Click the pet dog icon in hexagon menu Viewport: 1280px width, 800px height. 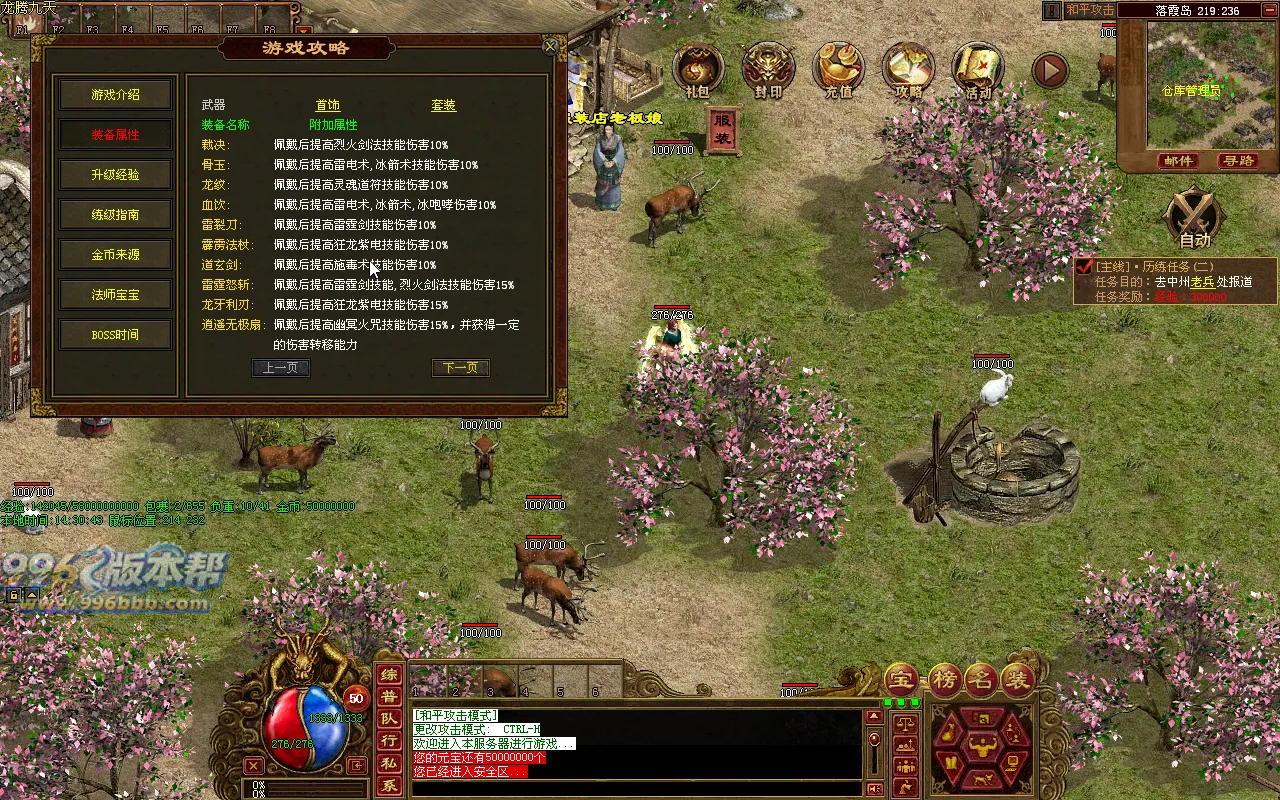(x=983, y=779)
